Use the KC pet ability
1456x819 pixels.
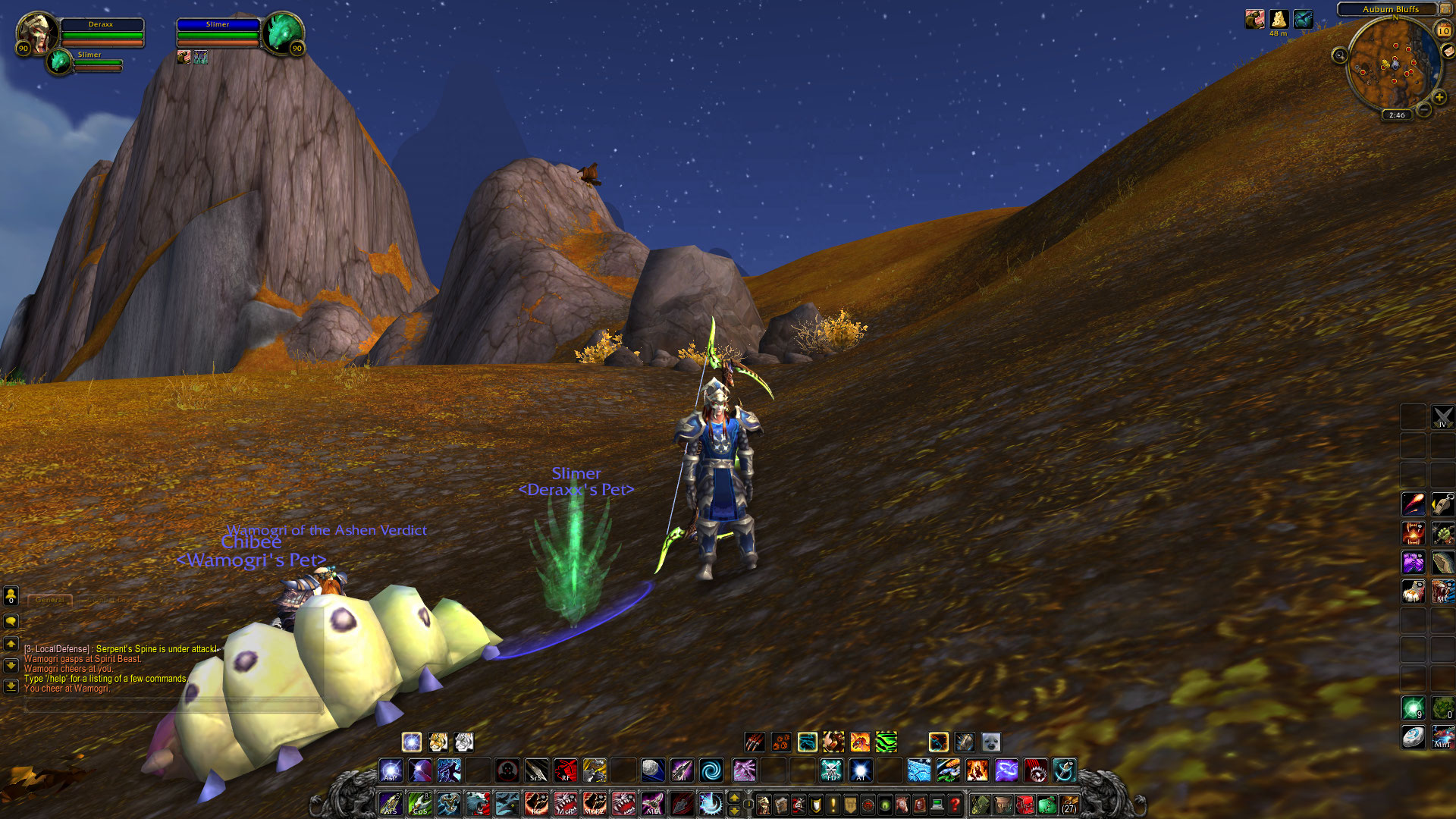536,803
